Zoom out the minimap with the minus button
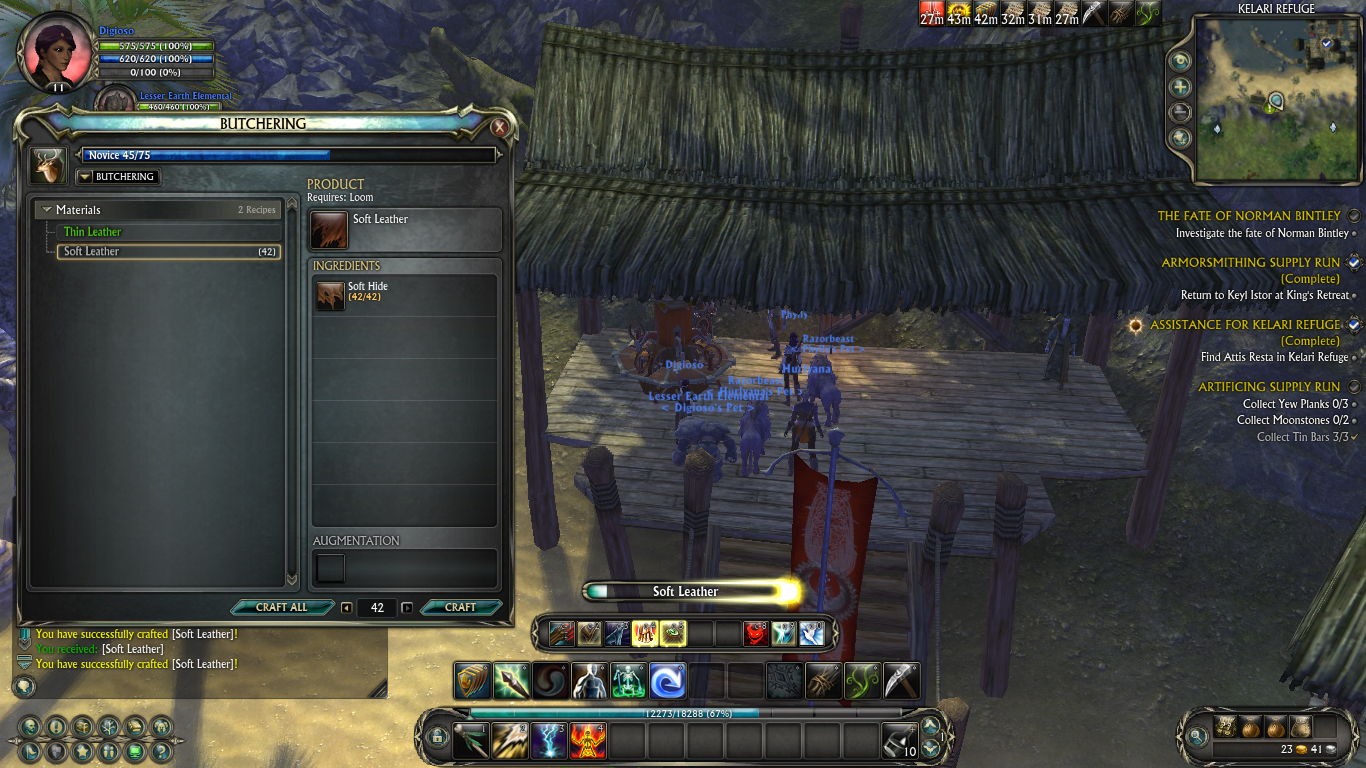 point(1180,112)
